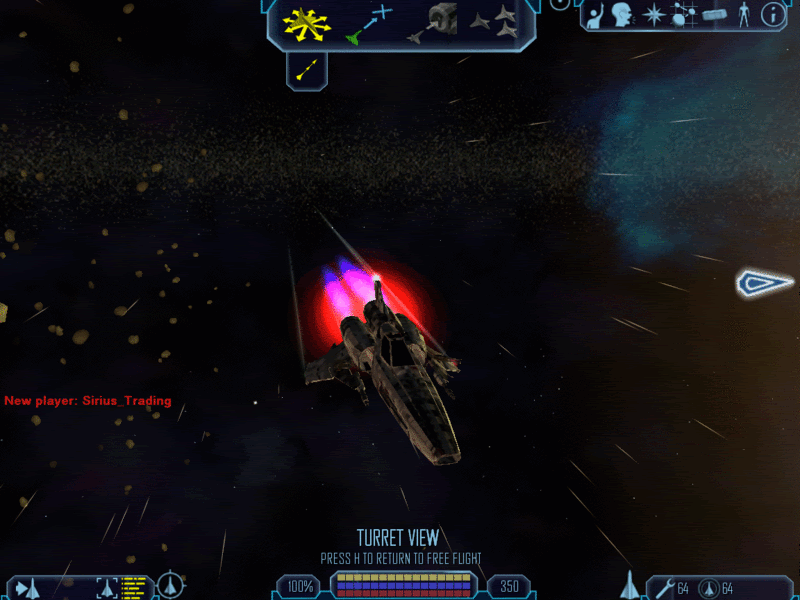Open the information 'i' icon
This screenshot has height=600, width=800.
tap(772, 15)
